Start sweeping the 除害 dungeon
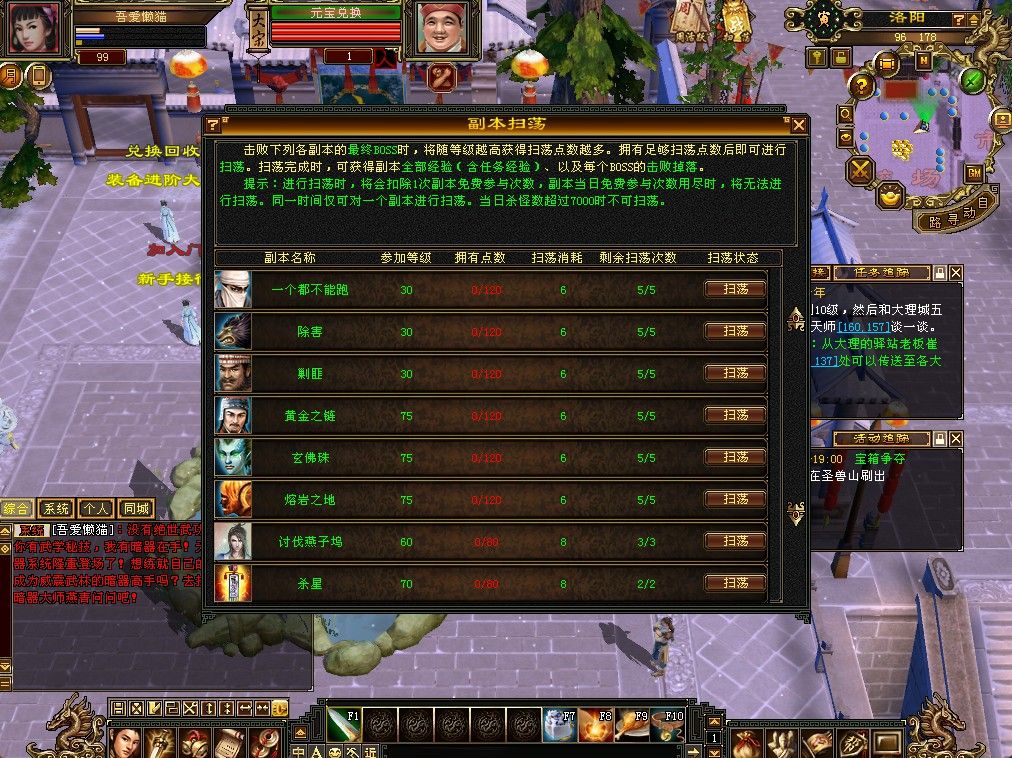The width and height of the screenshot is (1012, 758). [735, 331]
